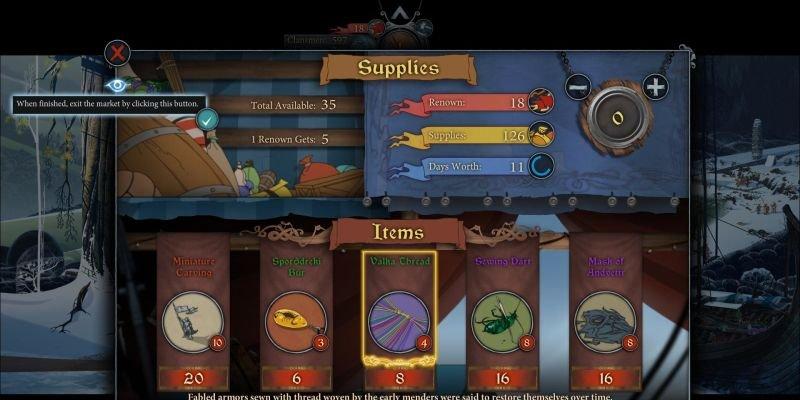
Task: Confirm with the teal checkmark button
Action: (x=207, y=120)
